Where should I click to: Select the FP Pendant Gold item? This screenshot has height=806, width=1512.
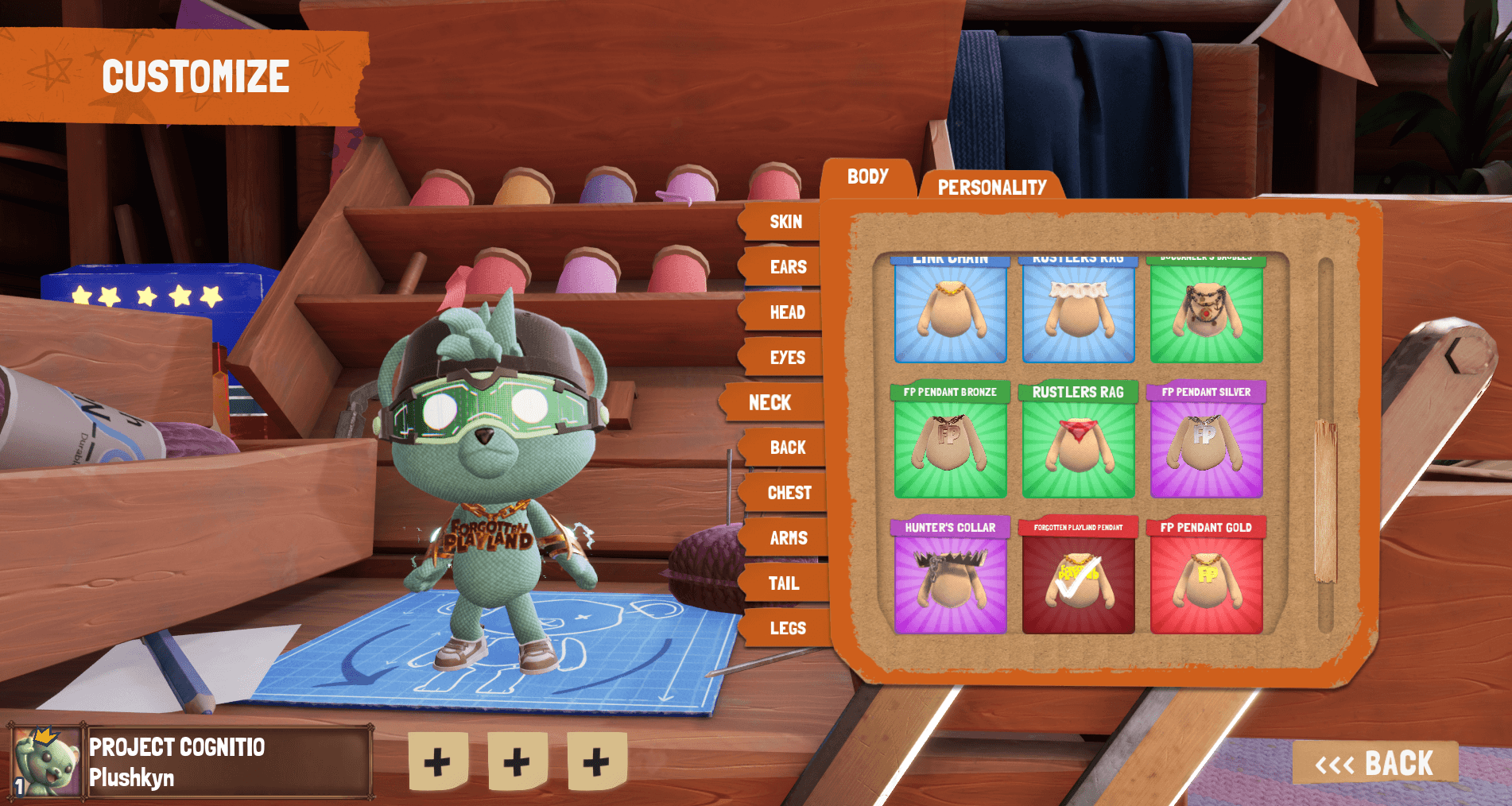(1206, 576)
